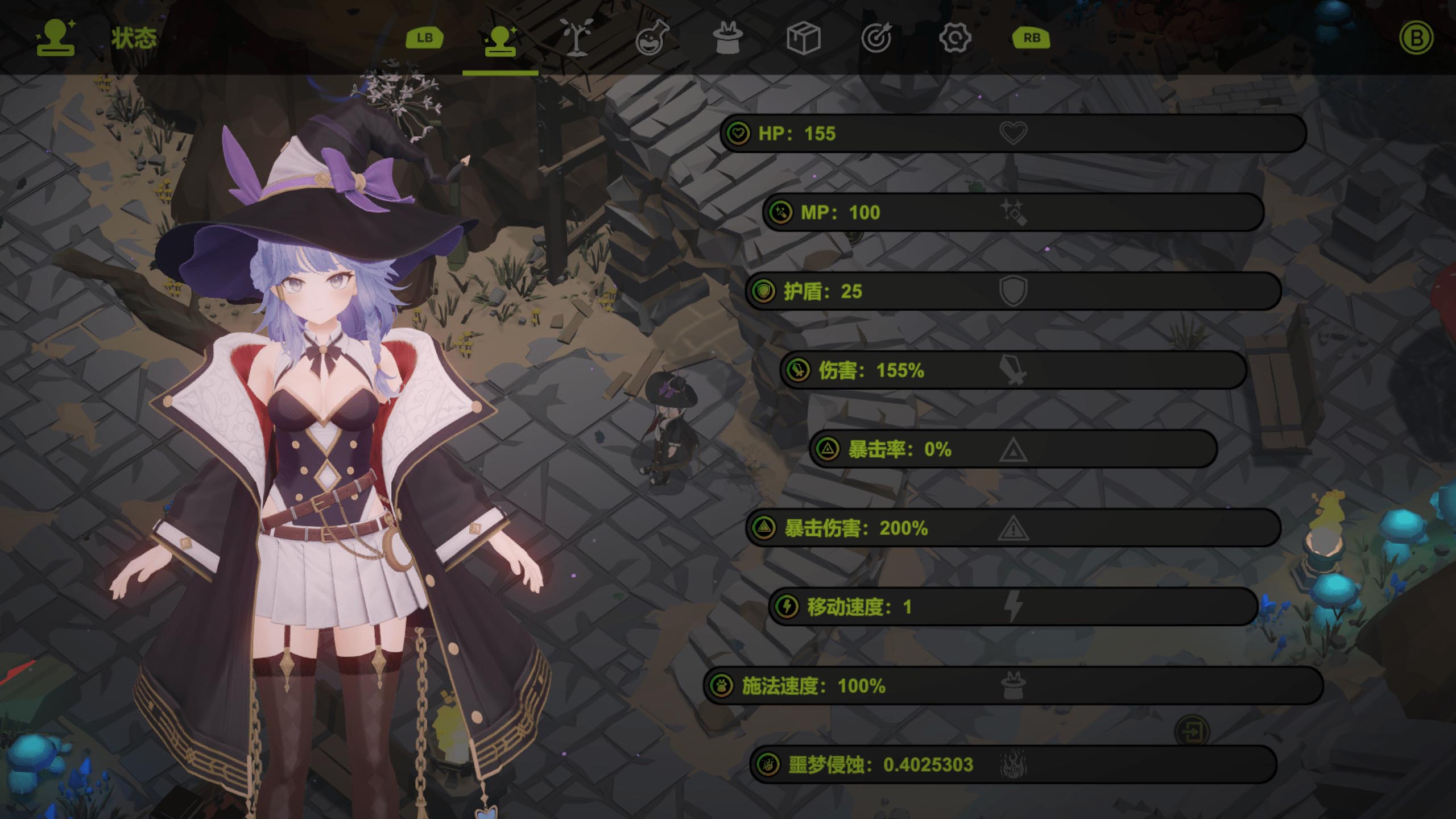Switch to the rabbit magic hat tab
Screen dimensions: 1456x819
pyautogui.click(x=727, y=38)
